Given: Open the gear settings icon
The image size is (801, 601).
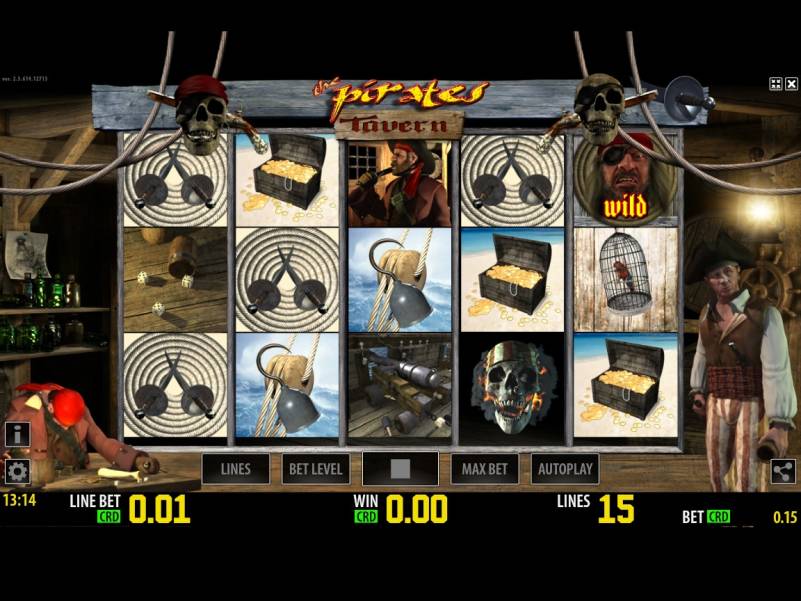Looking at the screenshot, I should click(16, 471).
